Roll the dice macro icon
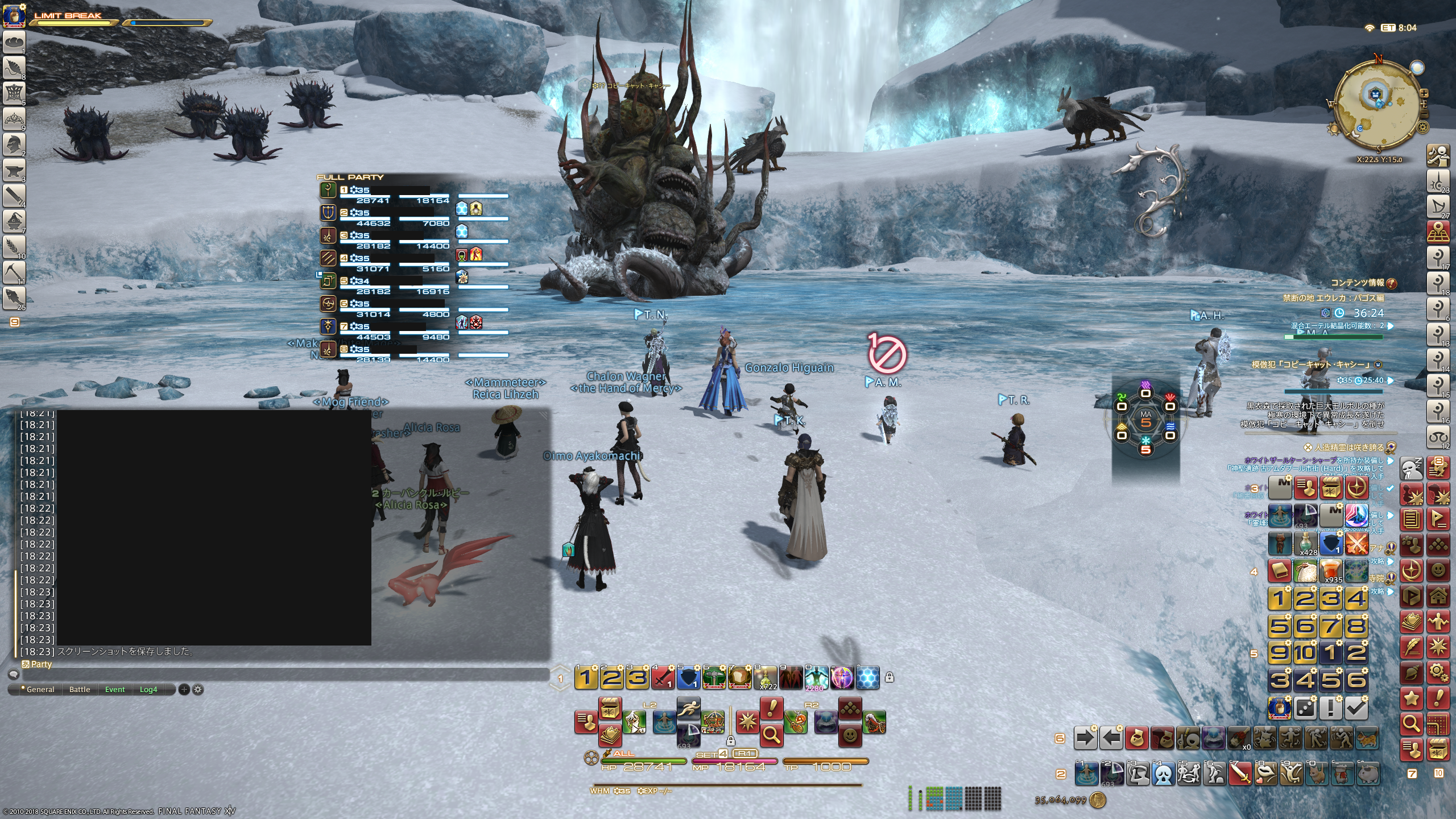Viewport: 1456px width, 819px height. (x=1305, y=708)
